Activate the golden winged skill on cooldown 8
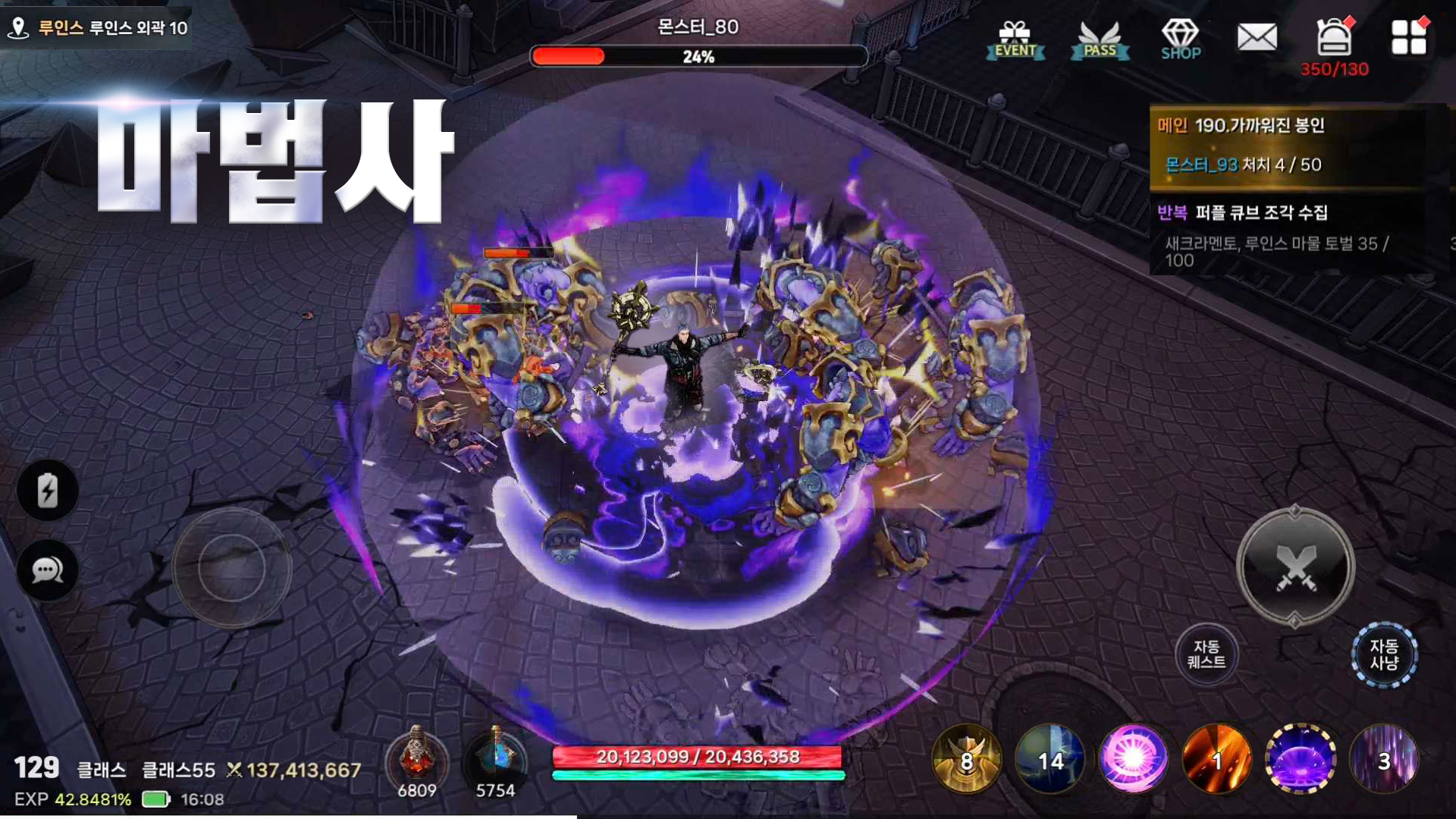1456x819 pixels. pyautogui.click(x=966, y=759)
